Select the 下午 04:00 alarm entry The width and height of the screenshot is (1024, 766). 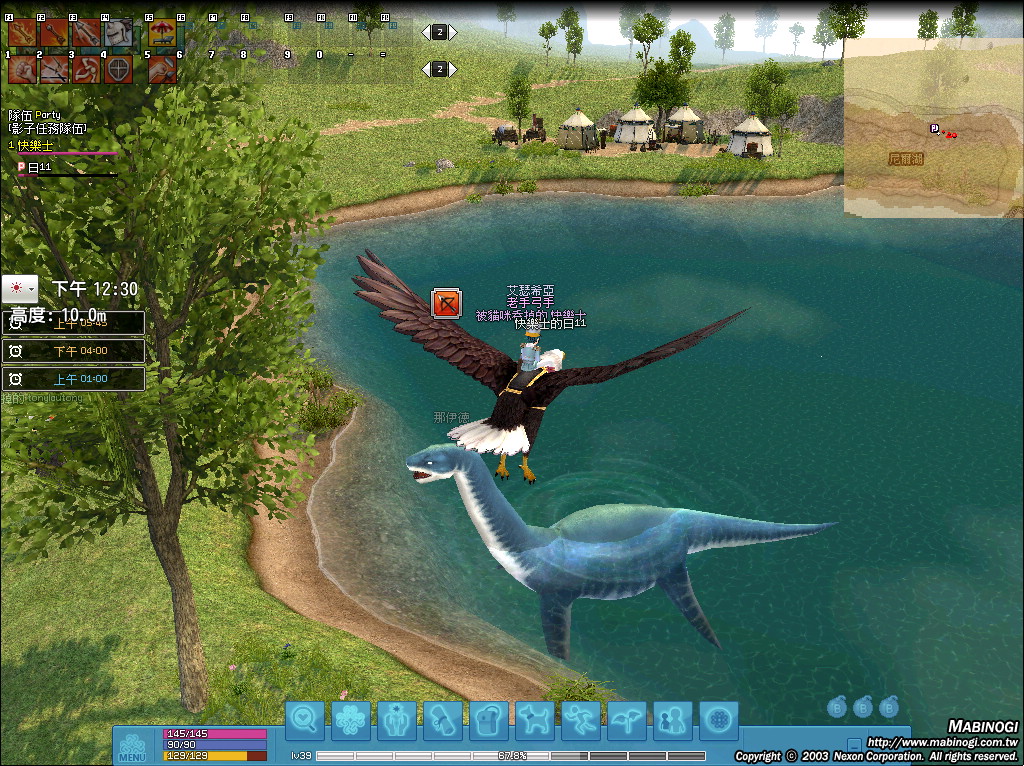pos(75,351)
